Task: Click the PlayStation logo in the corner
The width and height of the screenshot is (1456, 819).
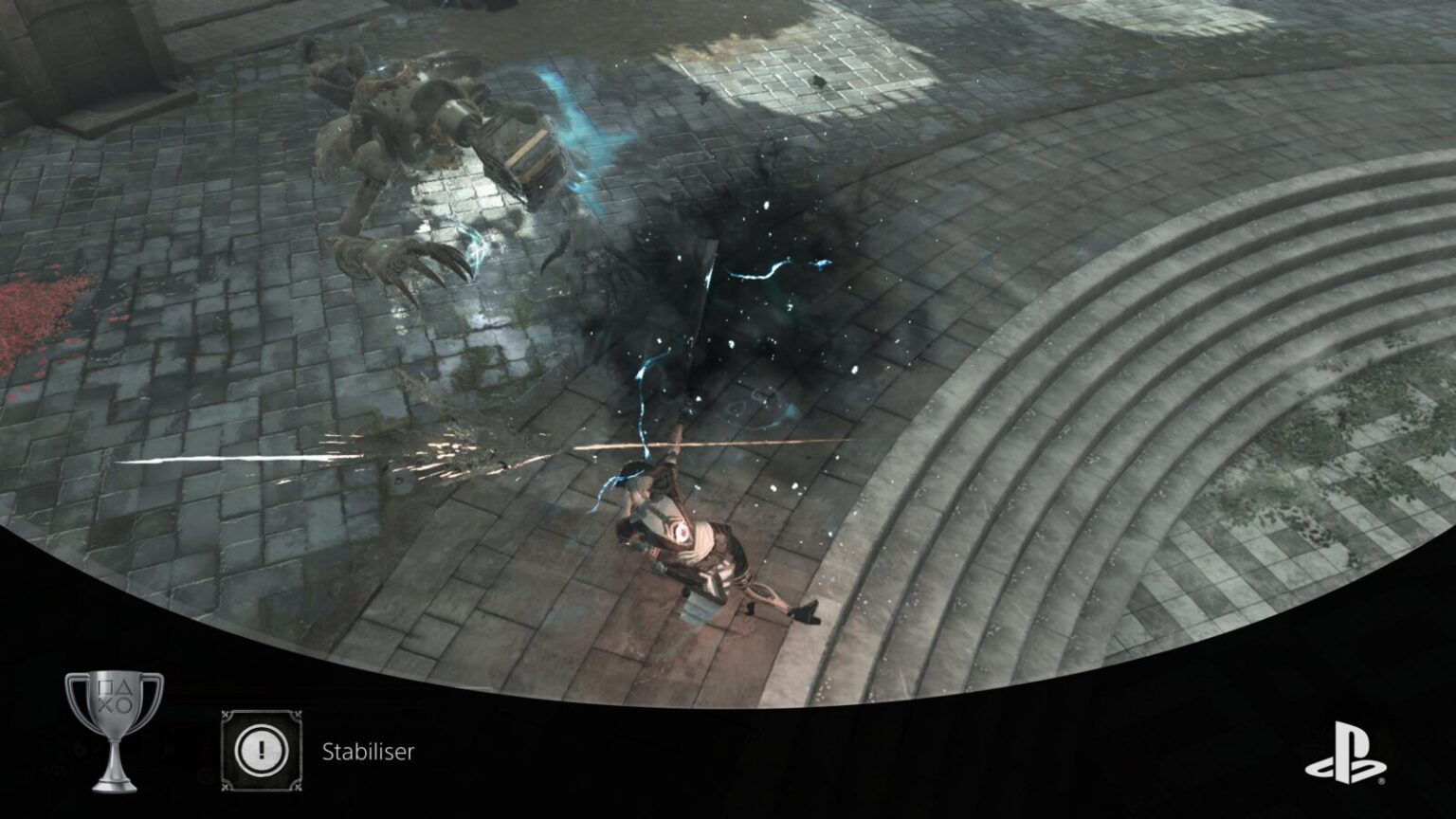Action: [x=1346, y=752]
